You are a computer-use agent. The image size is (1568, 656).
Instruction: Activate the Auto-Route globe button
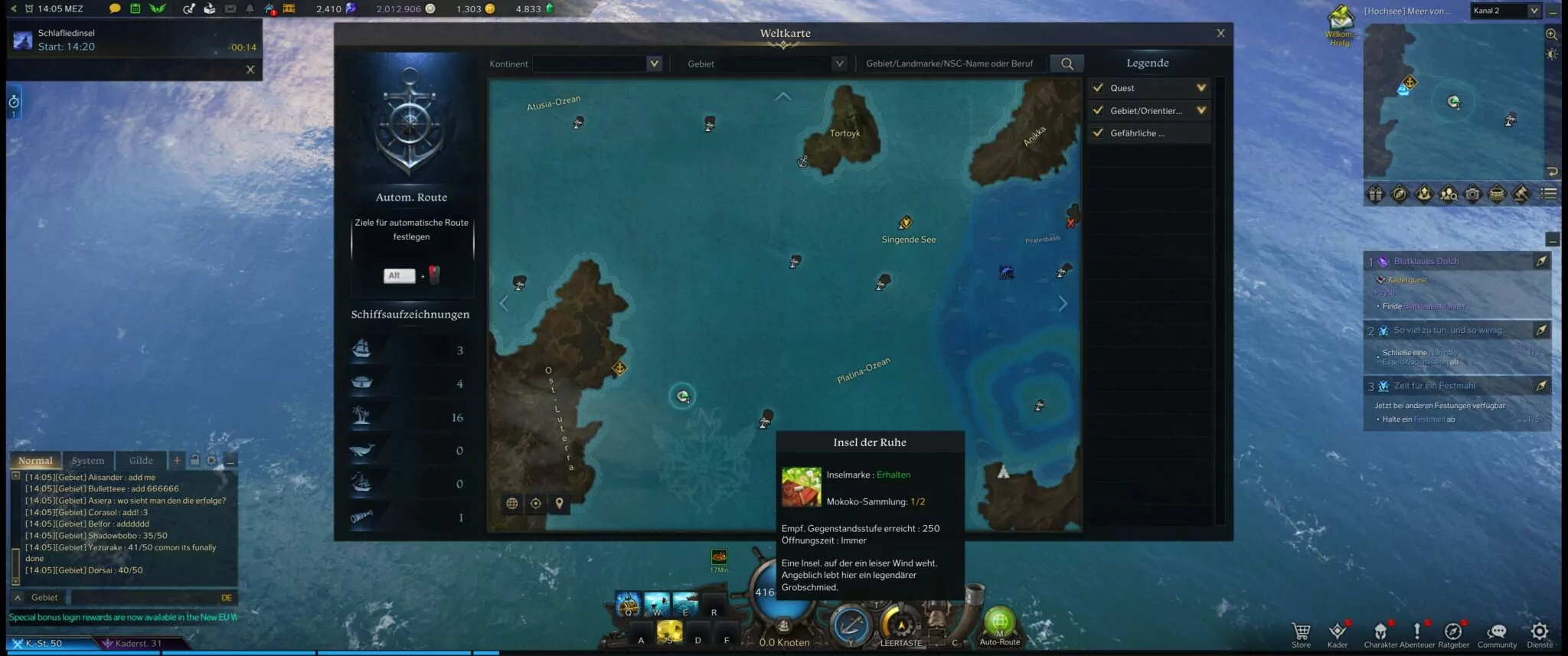coord(999,623)
